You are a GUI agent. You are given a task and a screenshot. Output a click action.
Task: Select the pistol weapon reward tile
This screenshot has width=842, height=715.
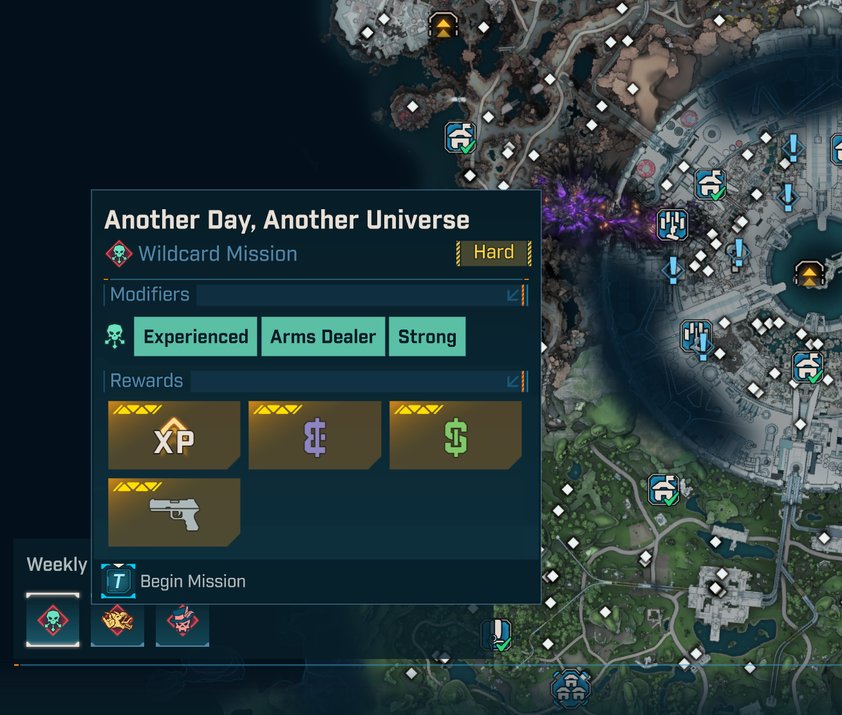[174, 512]
